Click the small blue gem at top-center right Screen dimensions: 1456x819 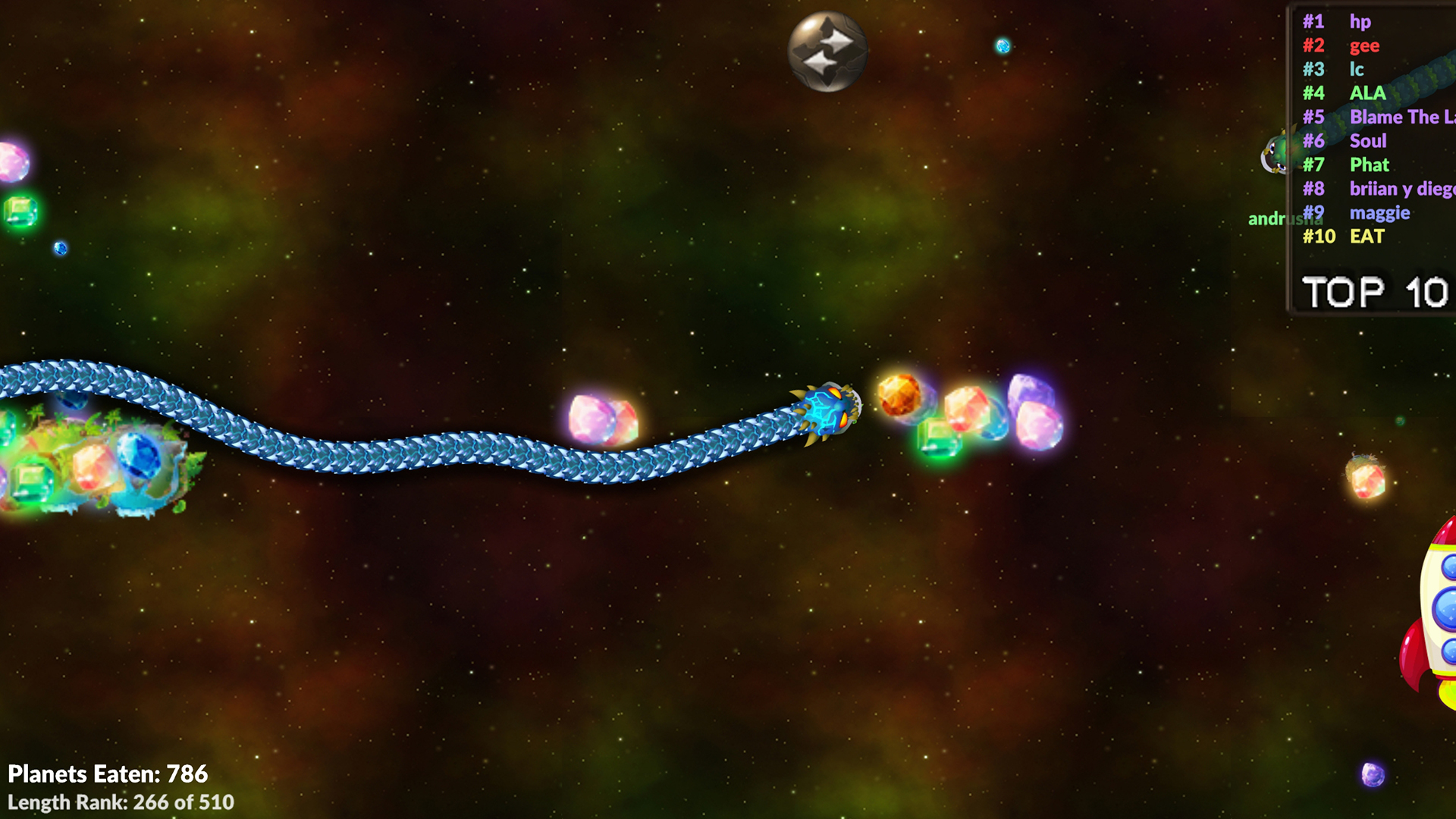point(1003,45)
